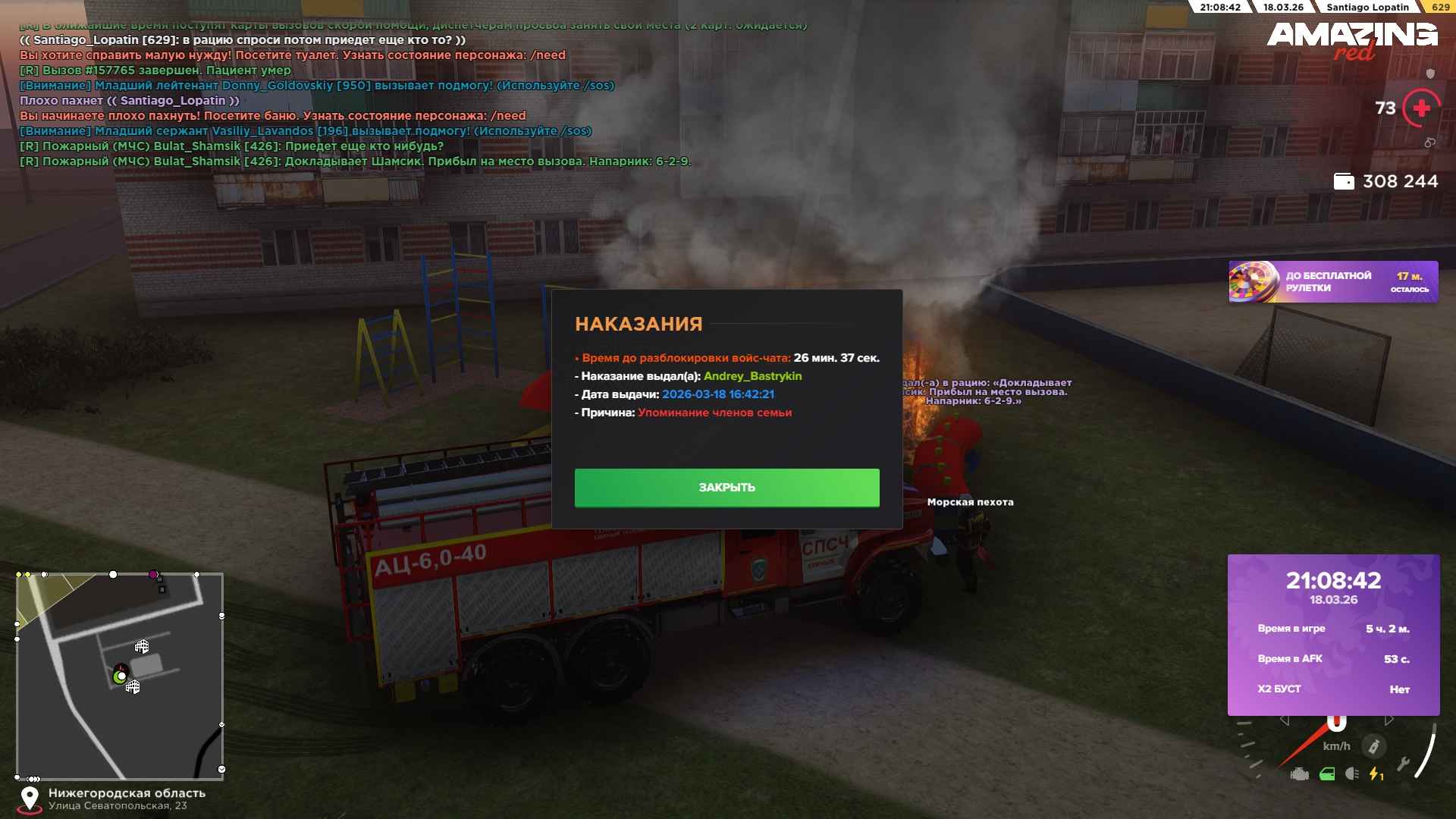Close the punishments dialog with ЗАКРЫТЬ
The width and height of the screenshot is (1456, 819).
coord(726,488)
